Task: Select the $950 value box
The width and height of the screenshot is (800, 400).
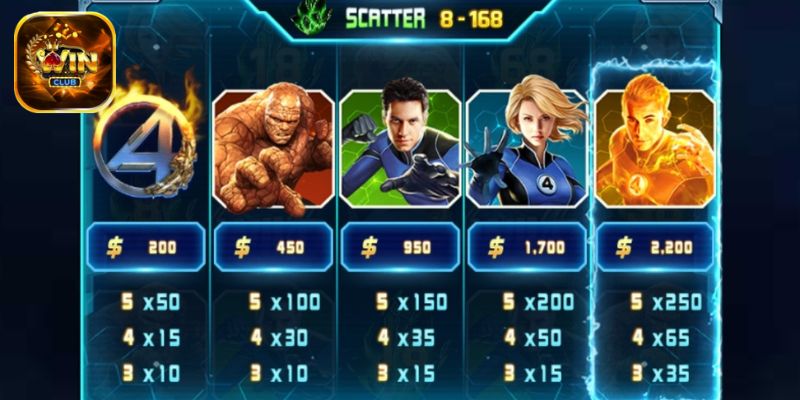Action: [400, 247]
